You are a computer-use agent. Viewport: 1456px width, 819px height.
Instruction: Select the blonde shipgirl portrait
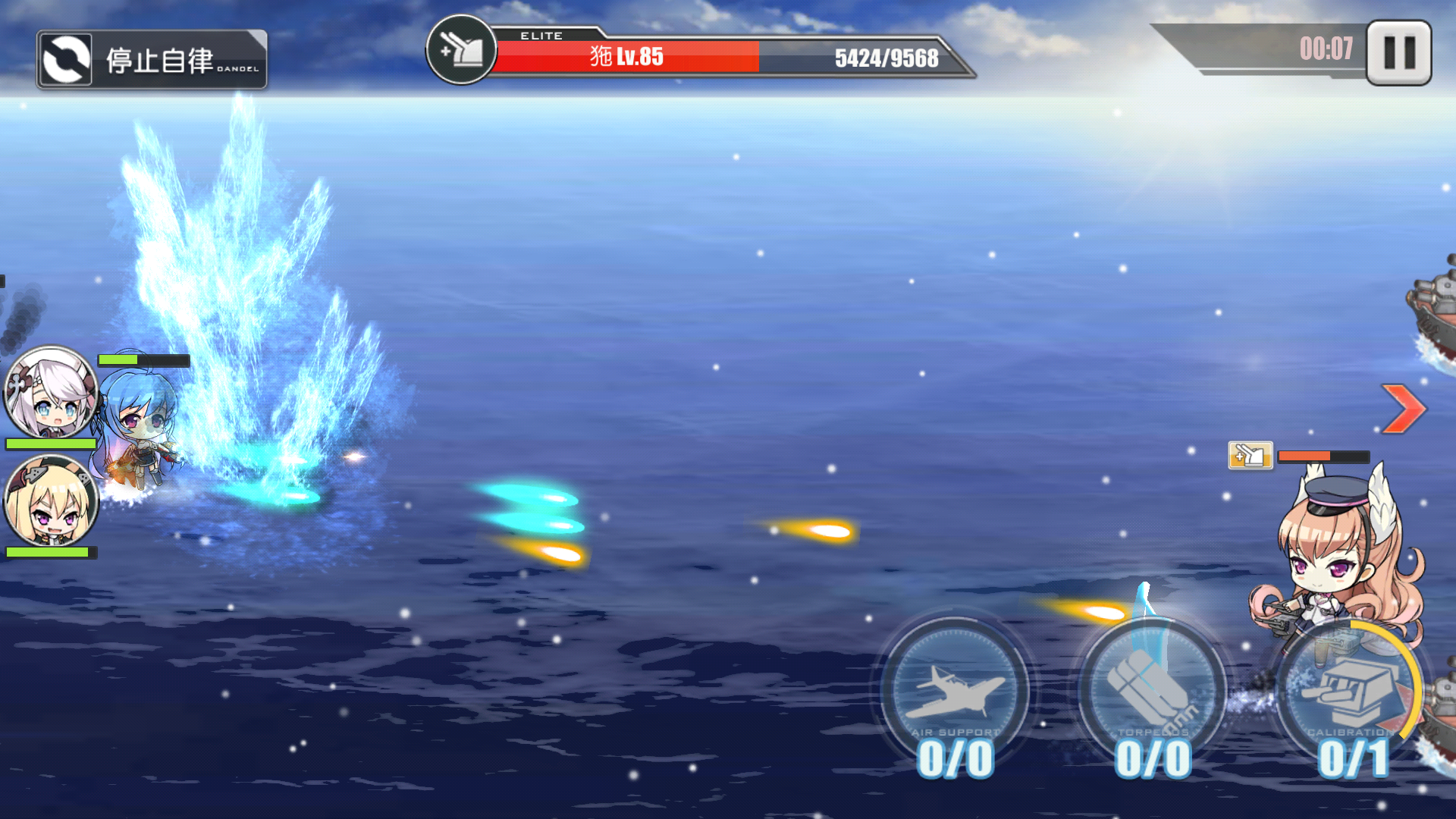(51, 500)
